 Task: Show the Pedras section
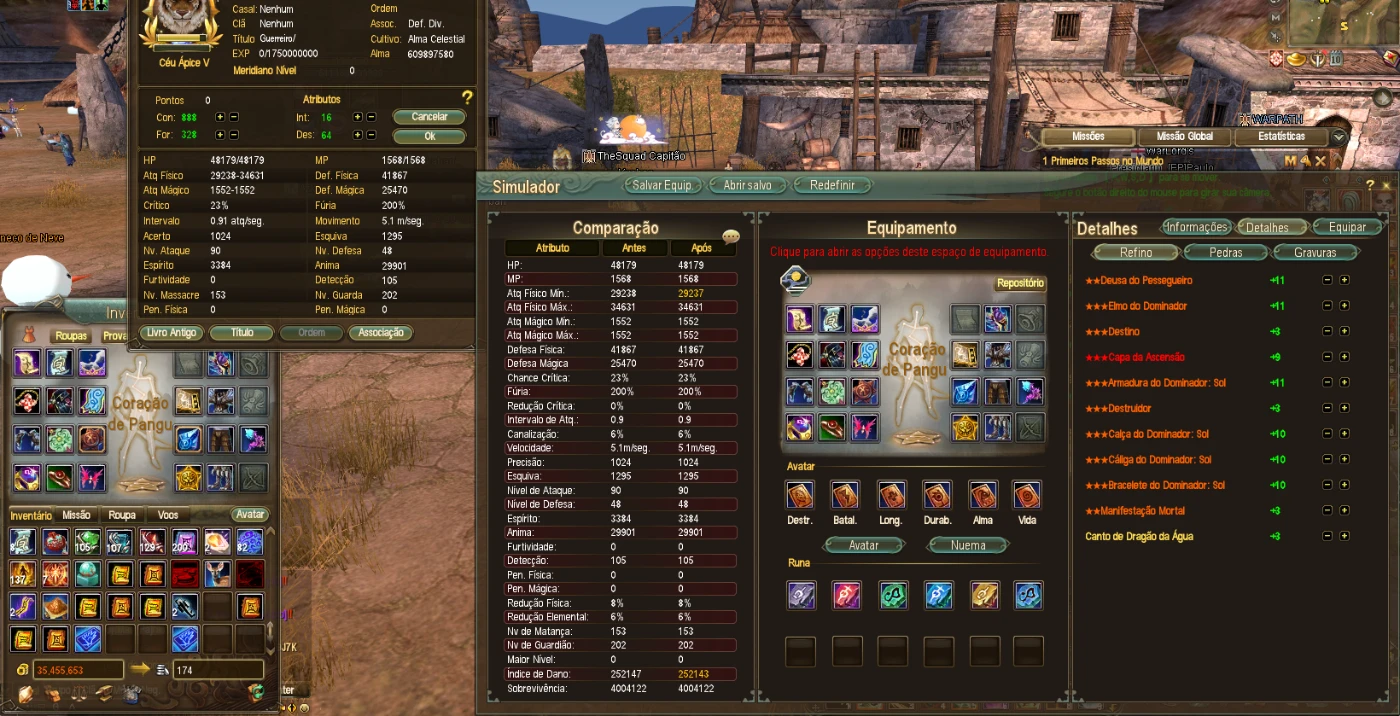(1226, 253)
